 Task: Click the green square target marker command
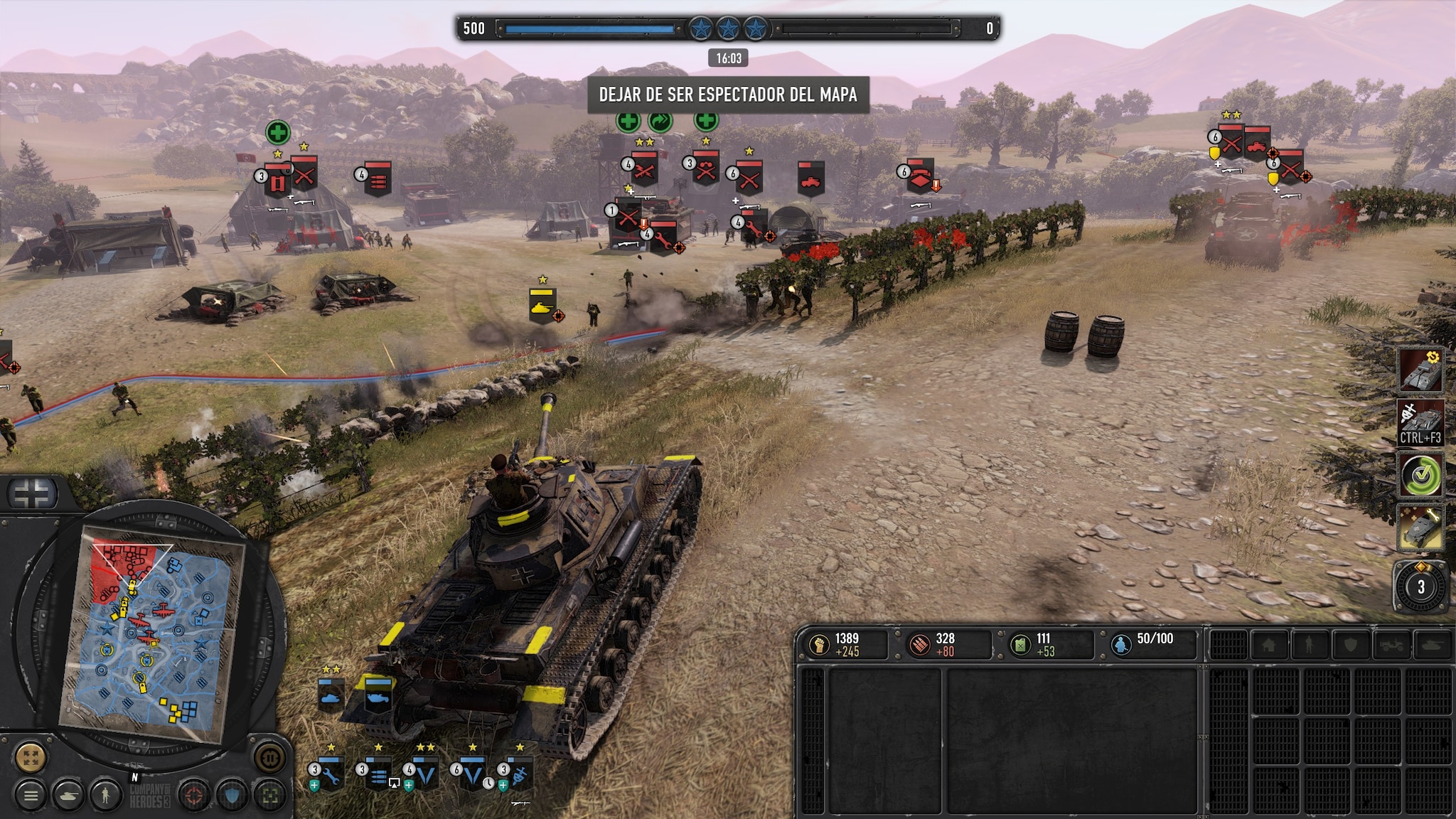tap(269, 796)
